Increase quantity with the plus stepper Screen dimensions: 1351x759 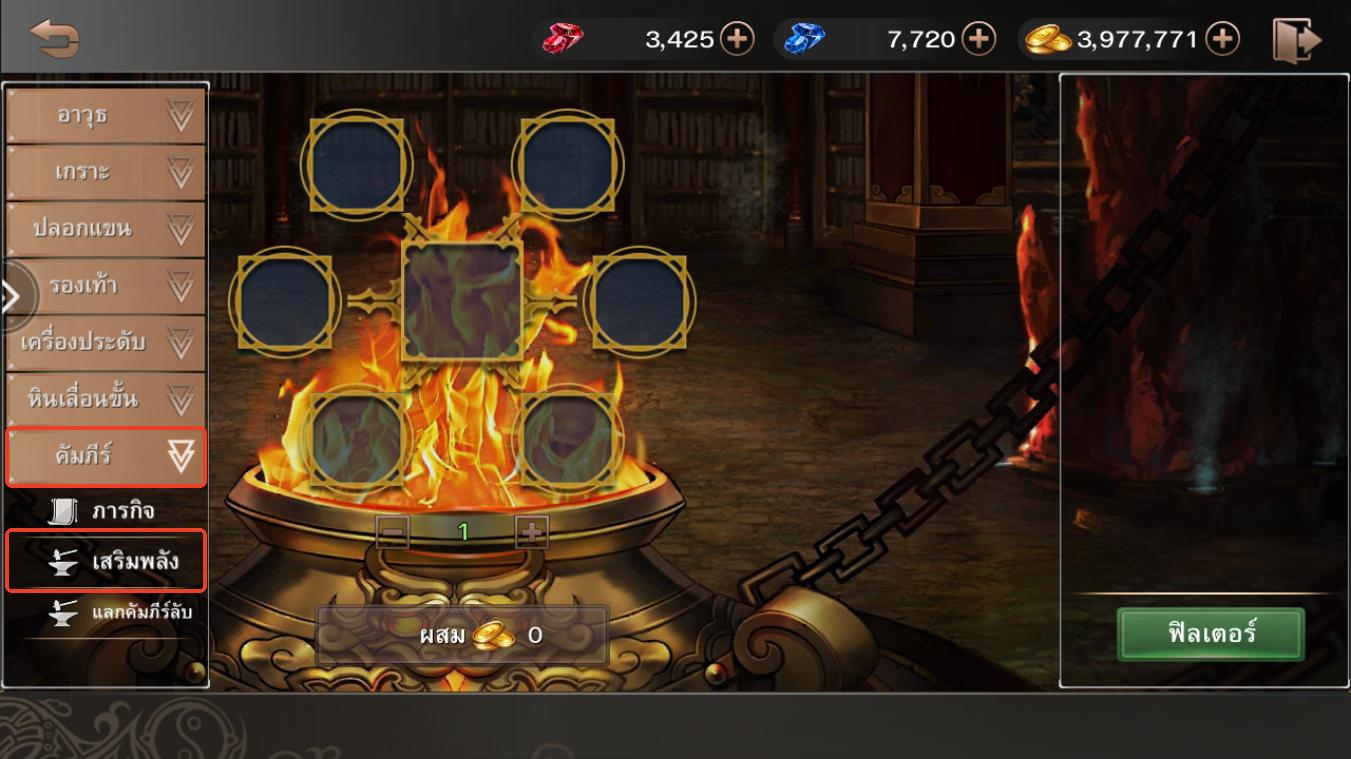click(532, 532)
